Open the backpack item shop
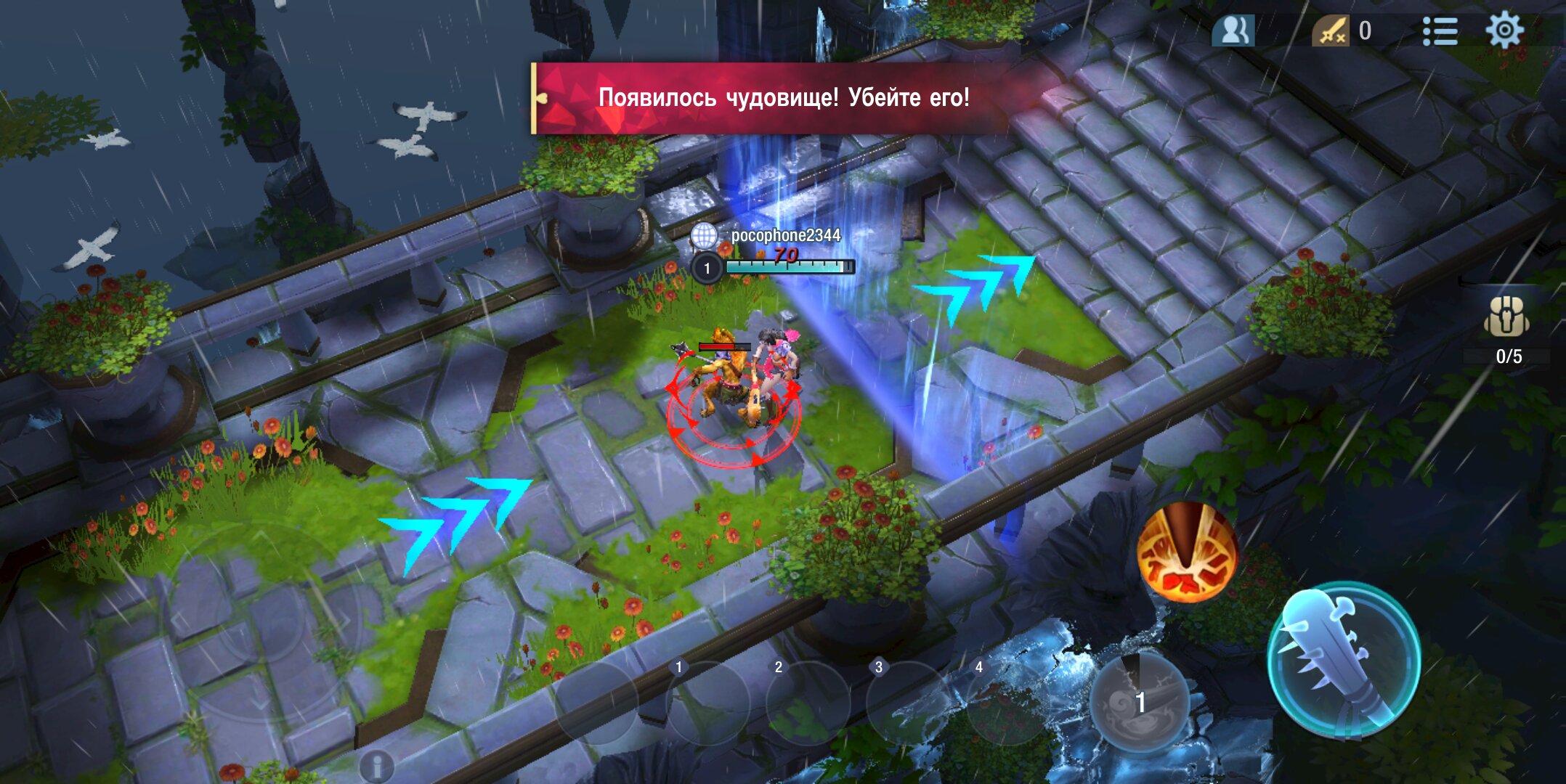The image size is (1566, 784). point(1507,318)
